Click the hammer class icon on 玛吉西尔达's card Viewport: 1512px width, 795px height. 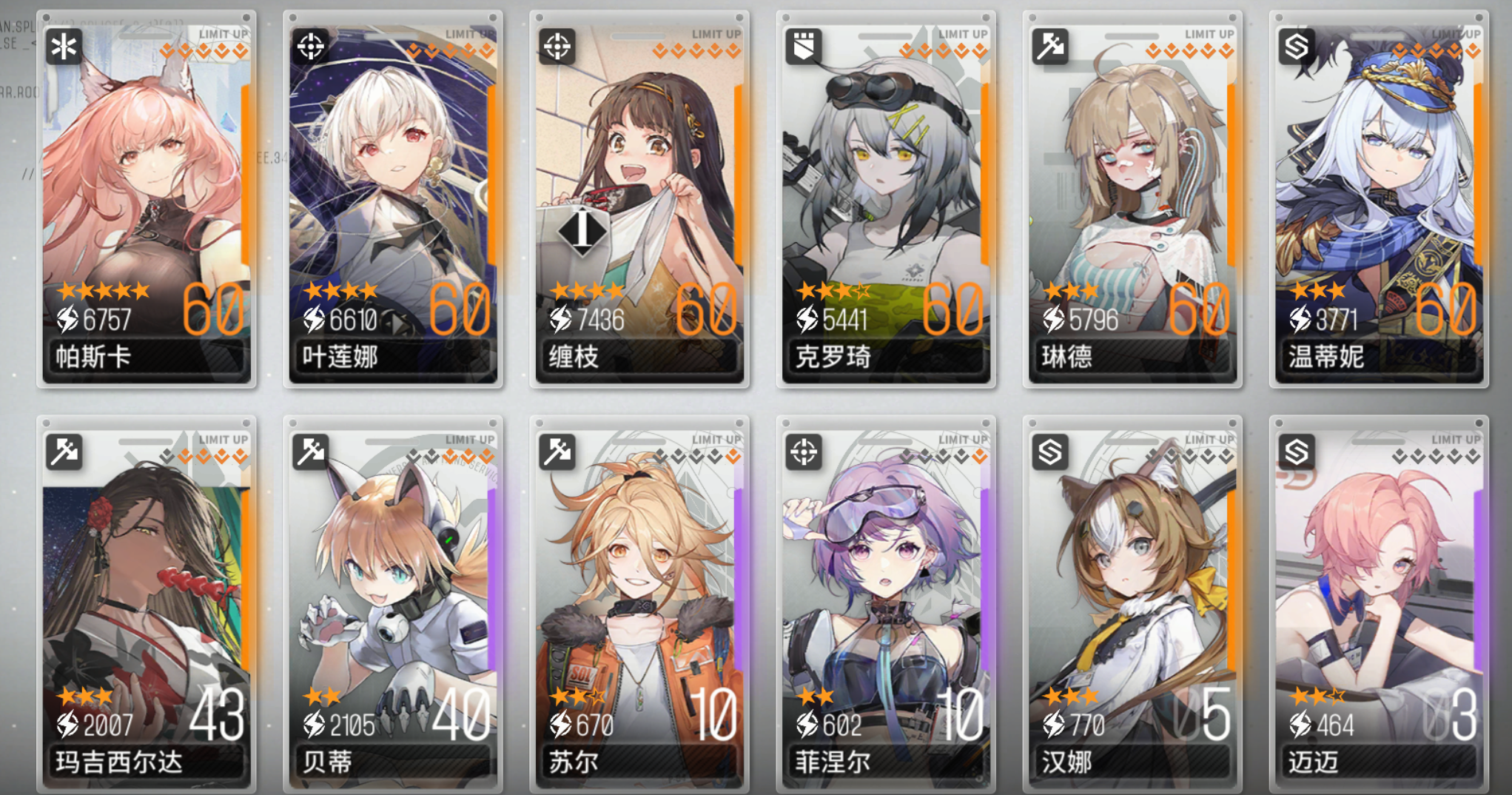pyautogui.click(x=65, y=453)
